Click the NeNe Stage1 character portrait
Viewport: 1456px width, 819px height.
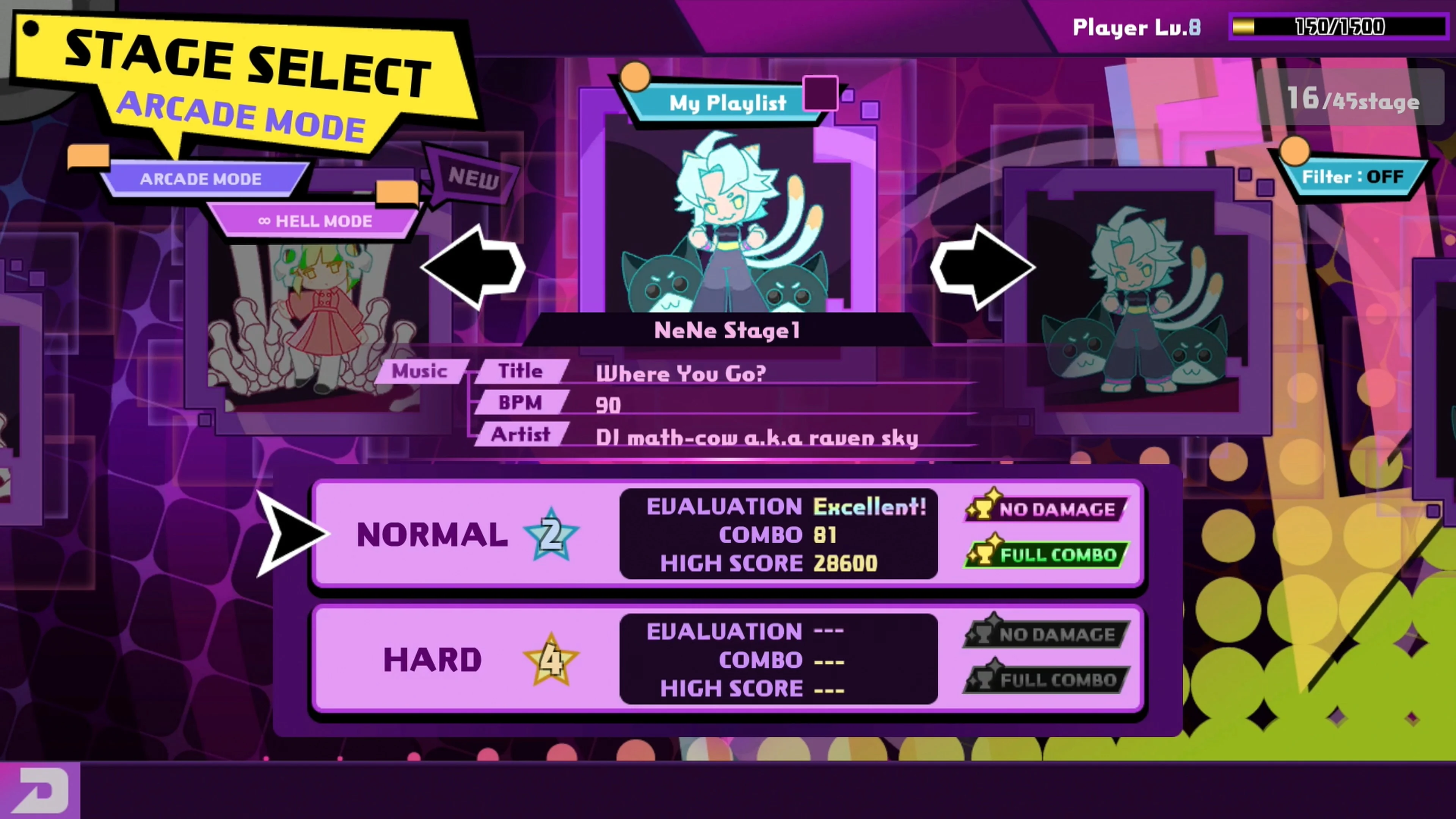click(726, 226)
